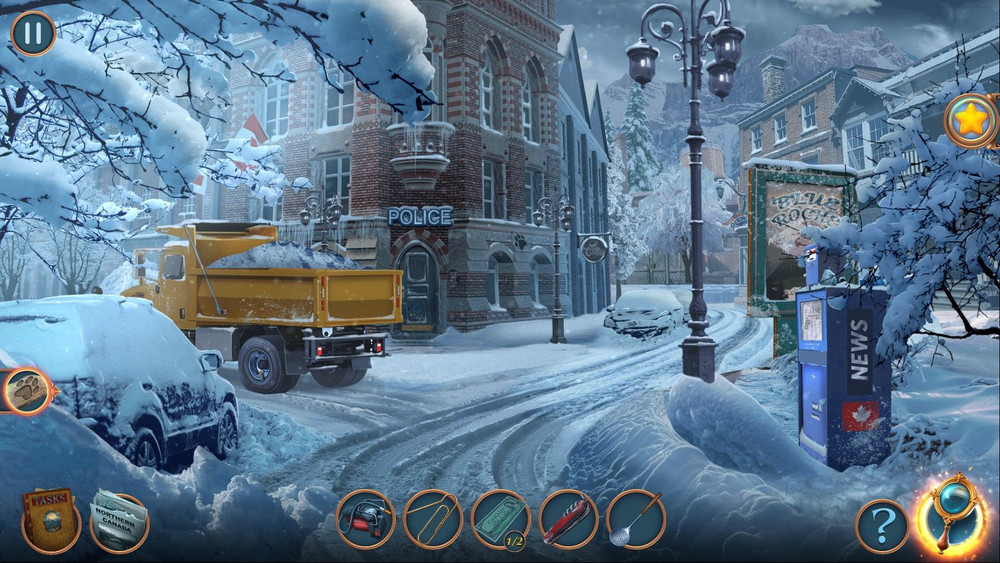The height and width of the screenshot is (563, 1000).
Task: Open the gold star achievements button
Action: pos(970,121)
